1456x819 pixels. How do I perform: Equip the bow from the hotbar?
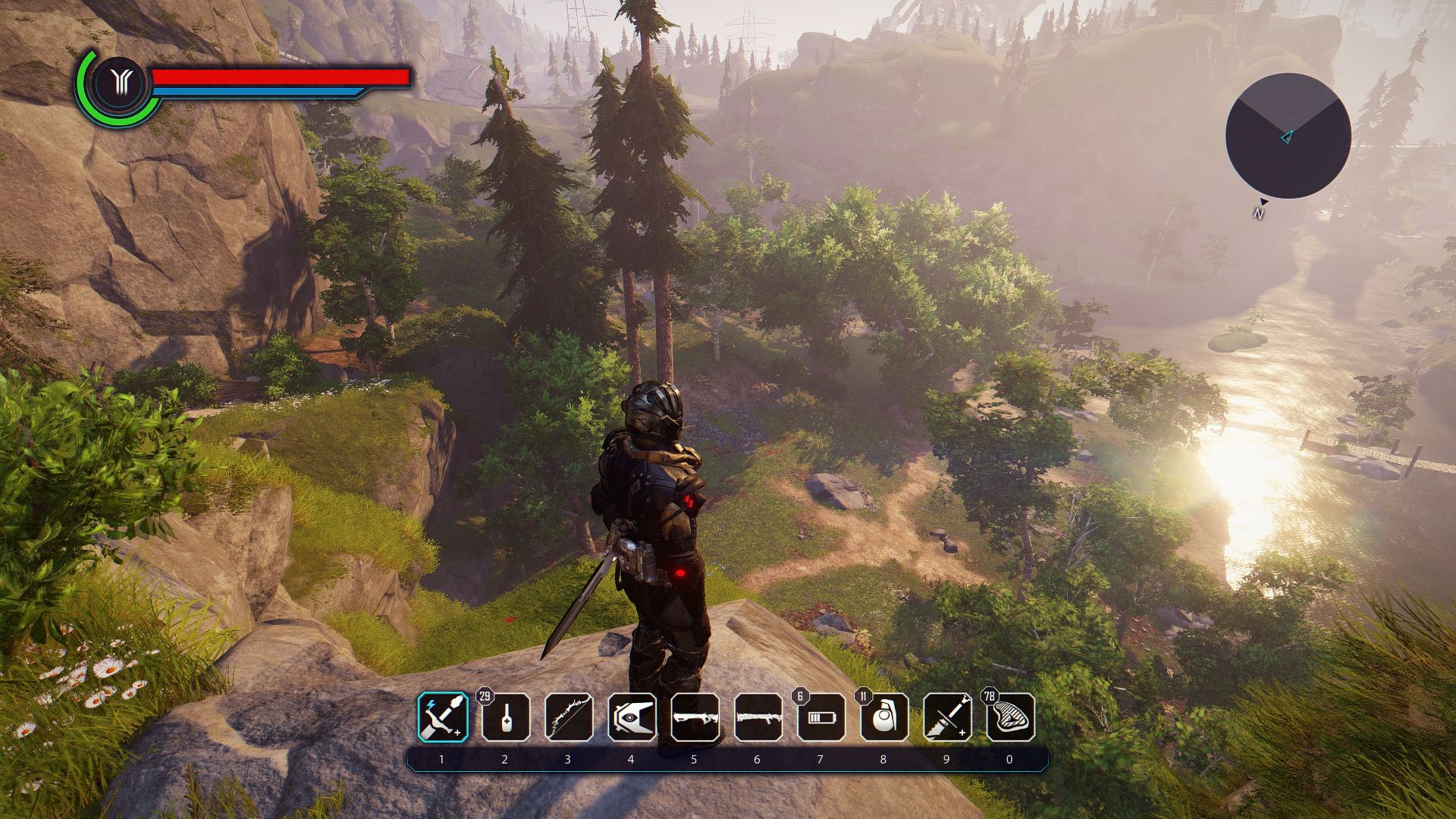[x=569, y=717]
